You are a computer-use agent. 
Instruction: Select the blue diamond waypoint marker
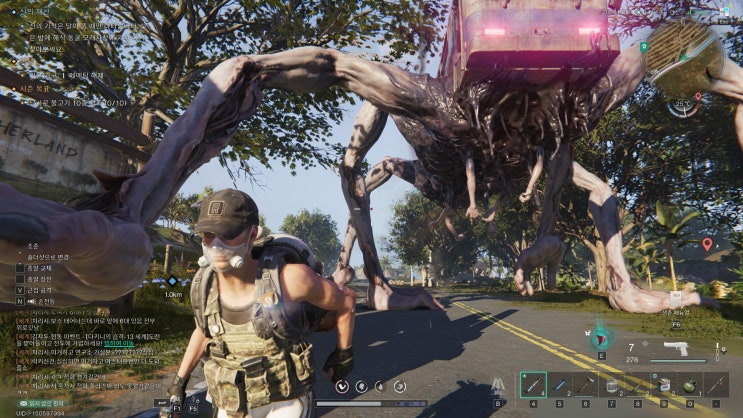[172, 282]
